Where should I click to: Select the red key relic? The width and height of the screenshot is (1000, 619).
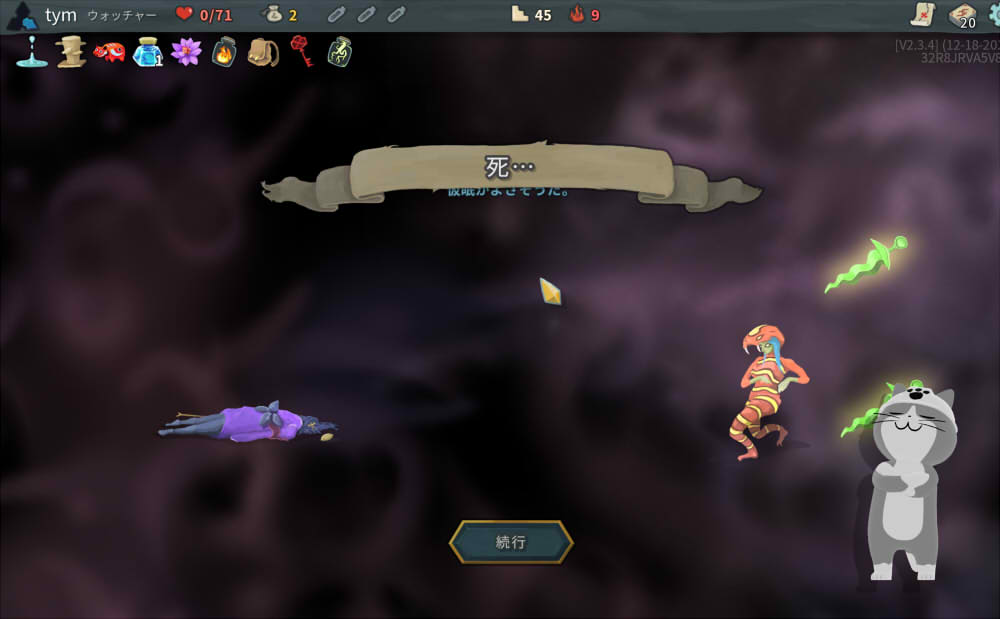301,51
